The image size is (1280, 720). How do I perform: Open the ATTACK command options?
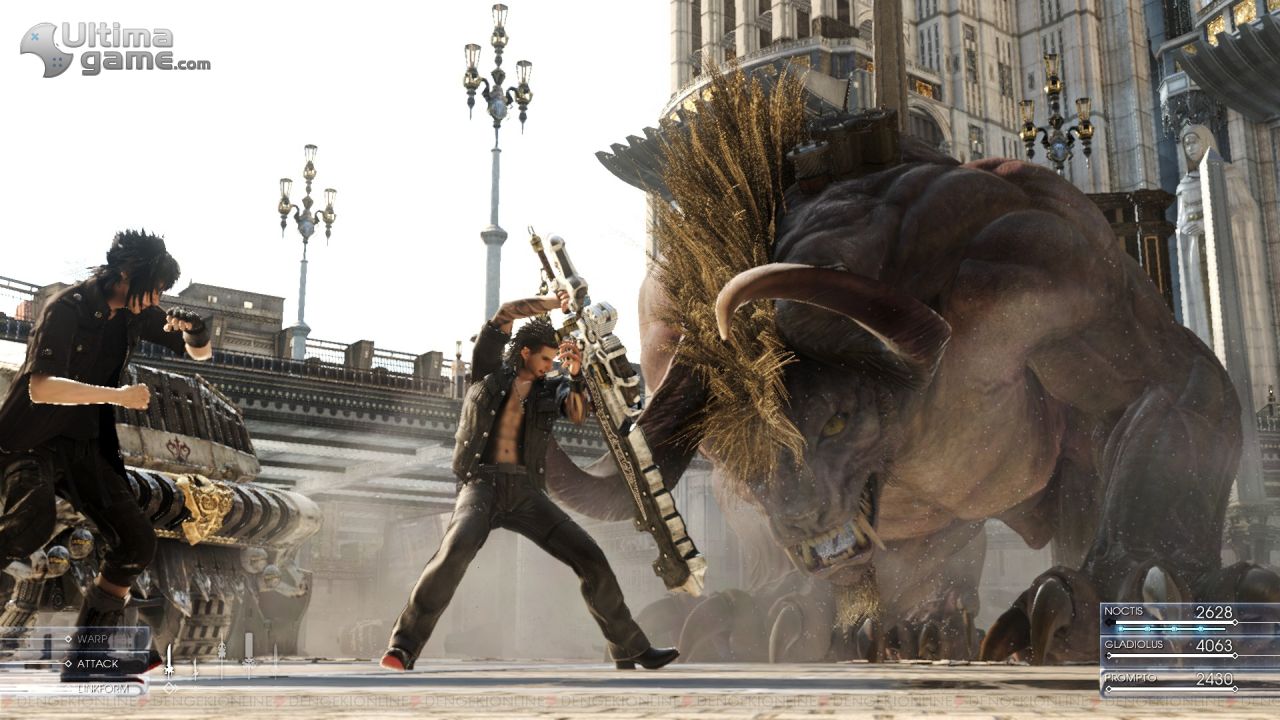pos(98,663)
